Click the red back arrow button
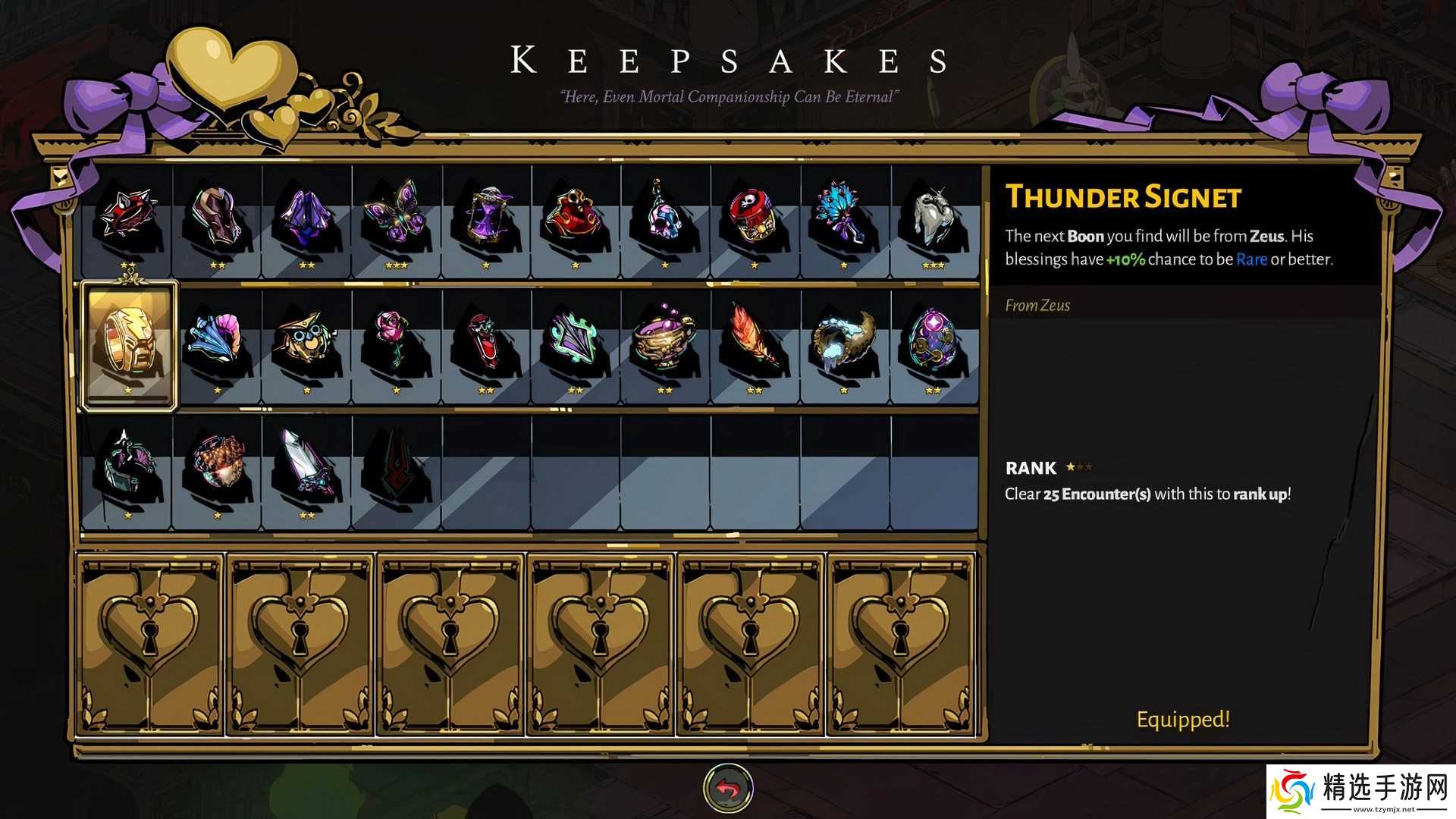This screenshot has width=1456, height=819. [728, 789]
